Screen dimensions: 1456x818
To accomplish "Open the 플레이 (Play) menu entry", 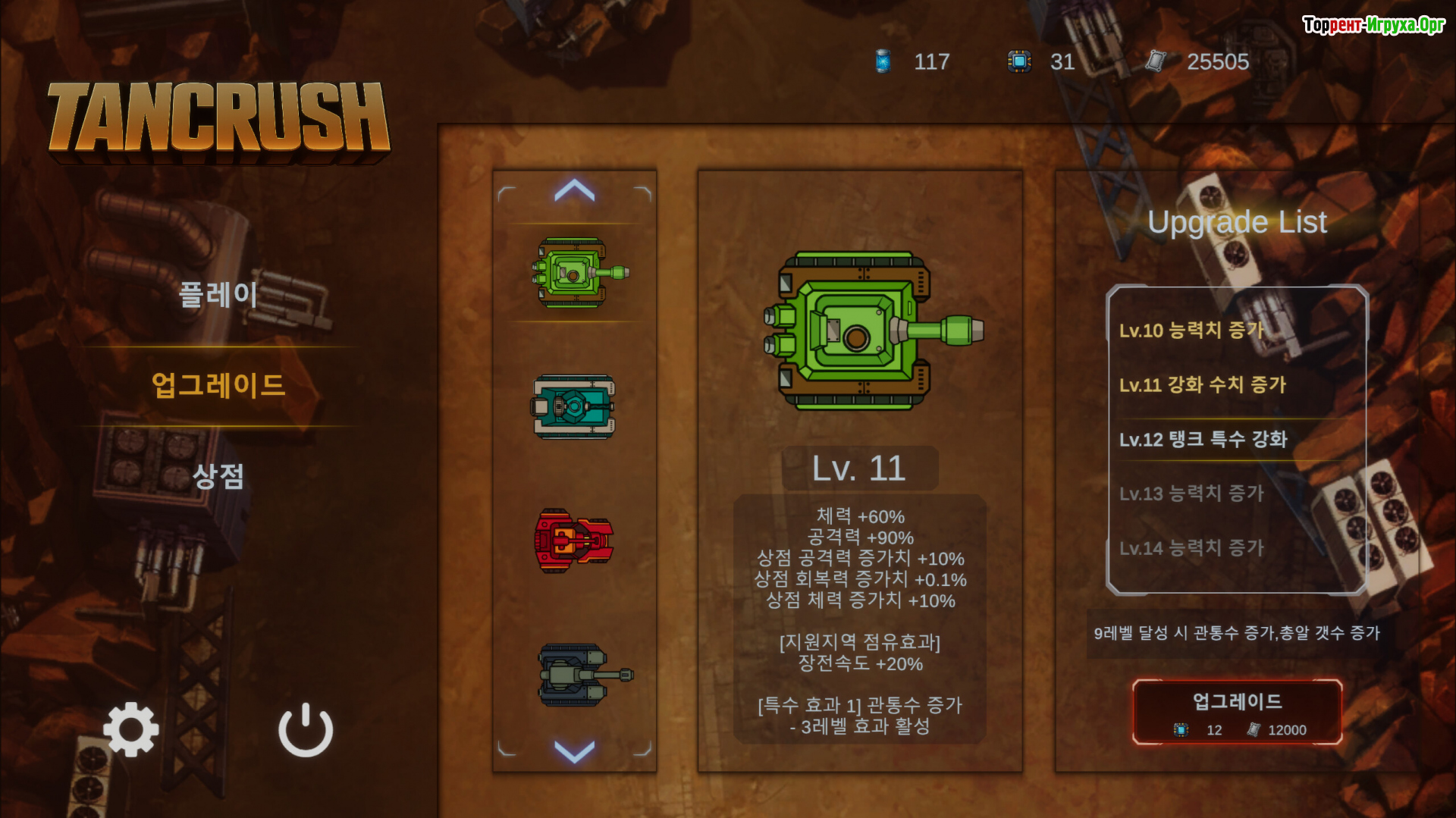I will click(218, 294).
